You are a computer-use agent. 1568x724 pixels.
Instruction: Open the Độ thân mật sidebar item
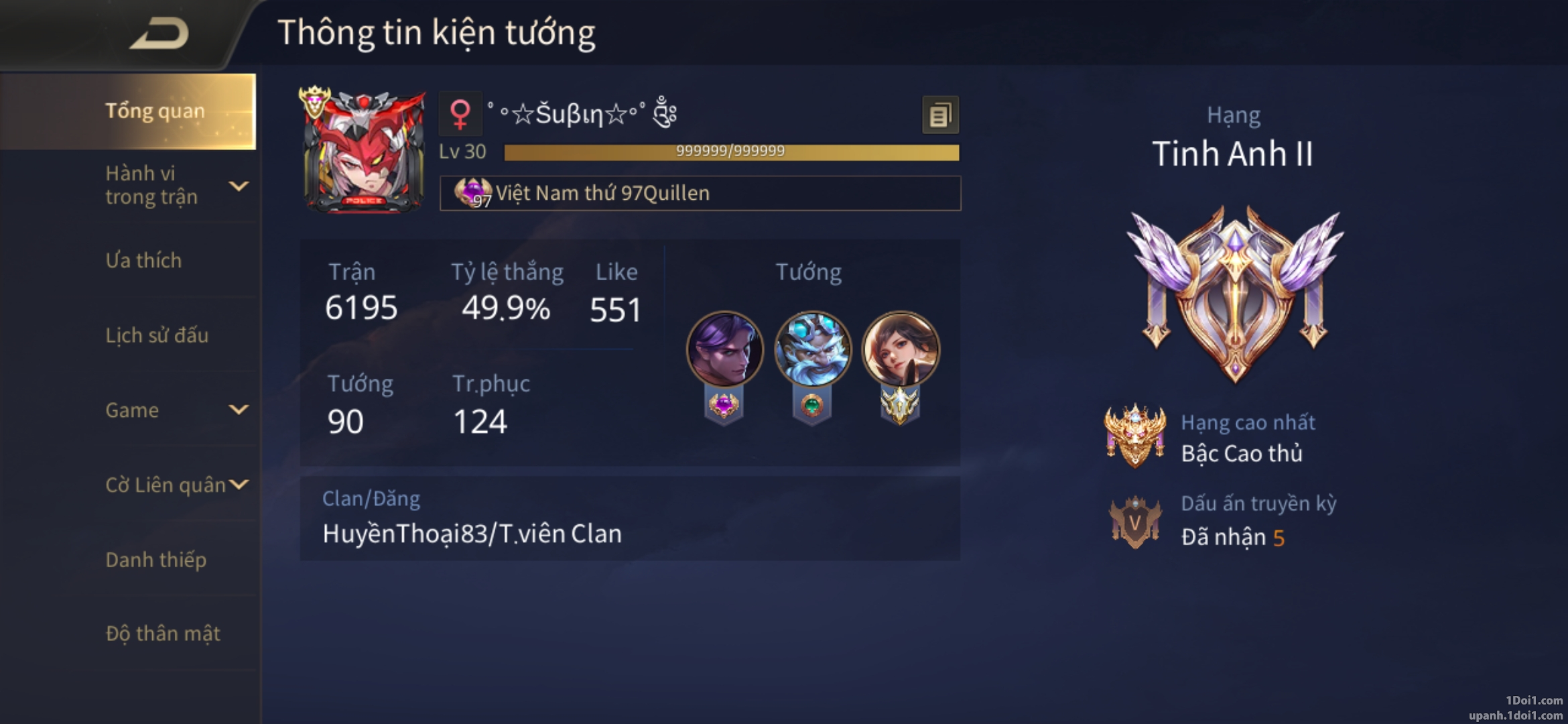click(163, 633)
